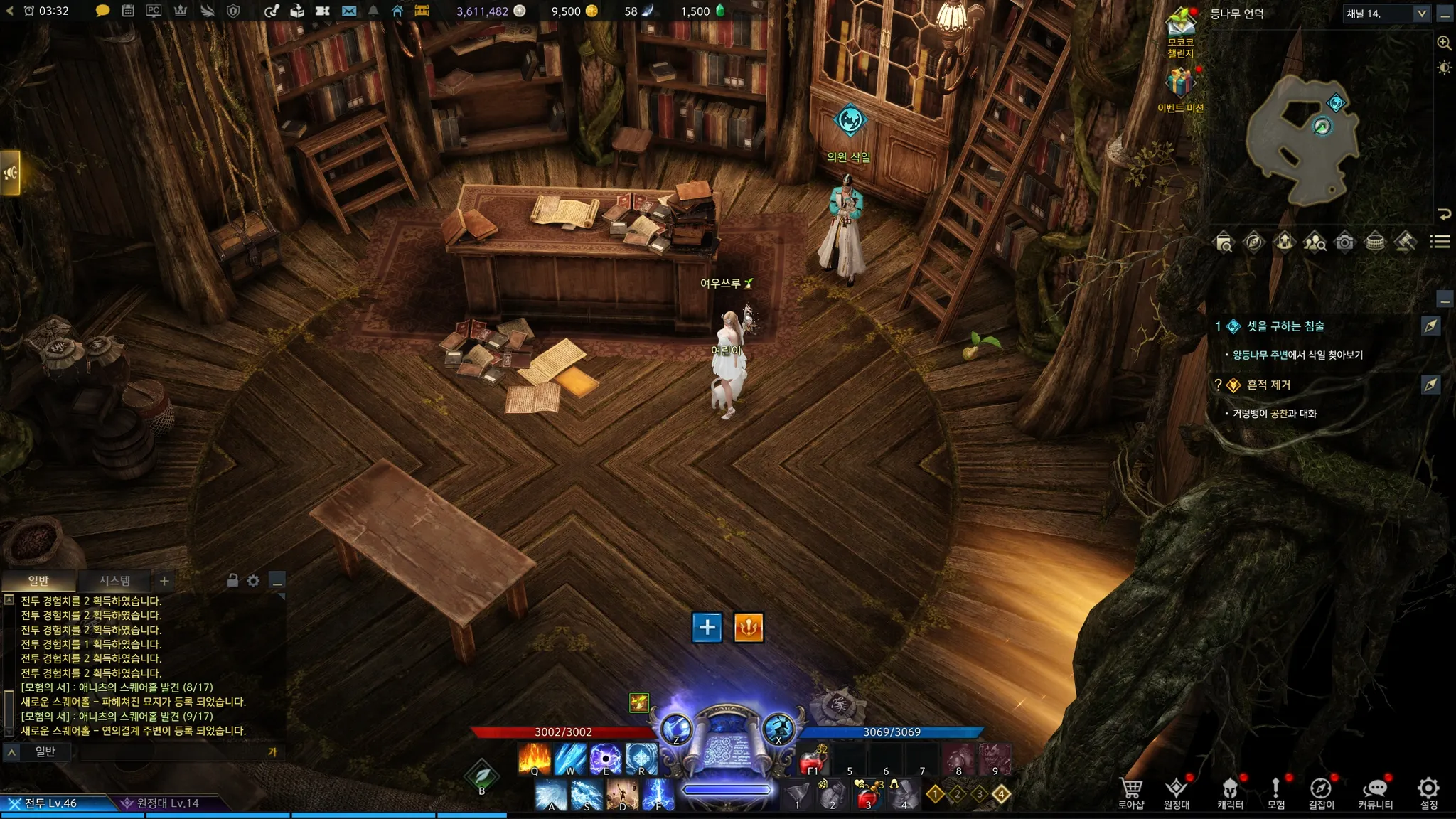Open the 모험 adventure menu
The height and width of the screenshot is (819, 1456).
pyautogui.click(x=1276, y=793)
